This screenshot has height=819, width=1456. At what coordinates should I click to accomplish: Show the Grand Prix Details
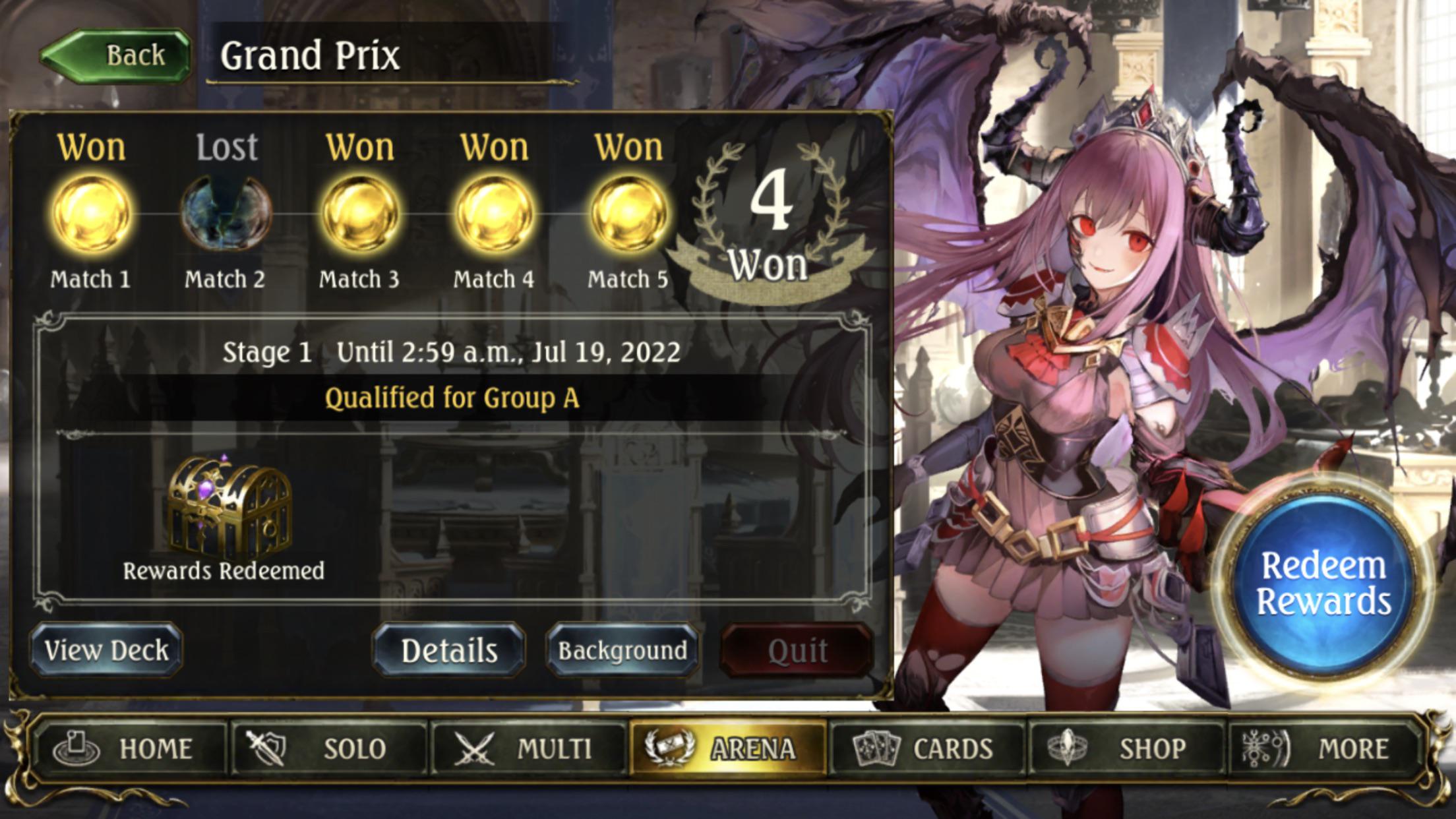pos(450,650)
